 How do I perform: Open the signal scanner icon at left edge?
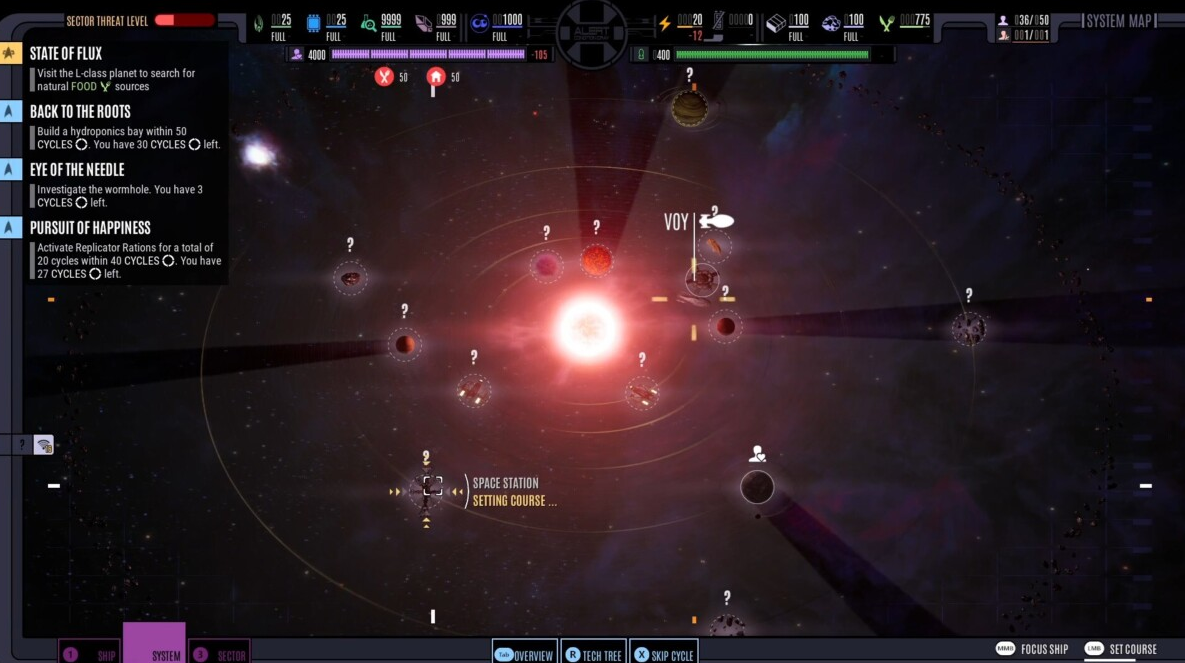[x=44, y=445]
